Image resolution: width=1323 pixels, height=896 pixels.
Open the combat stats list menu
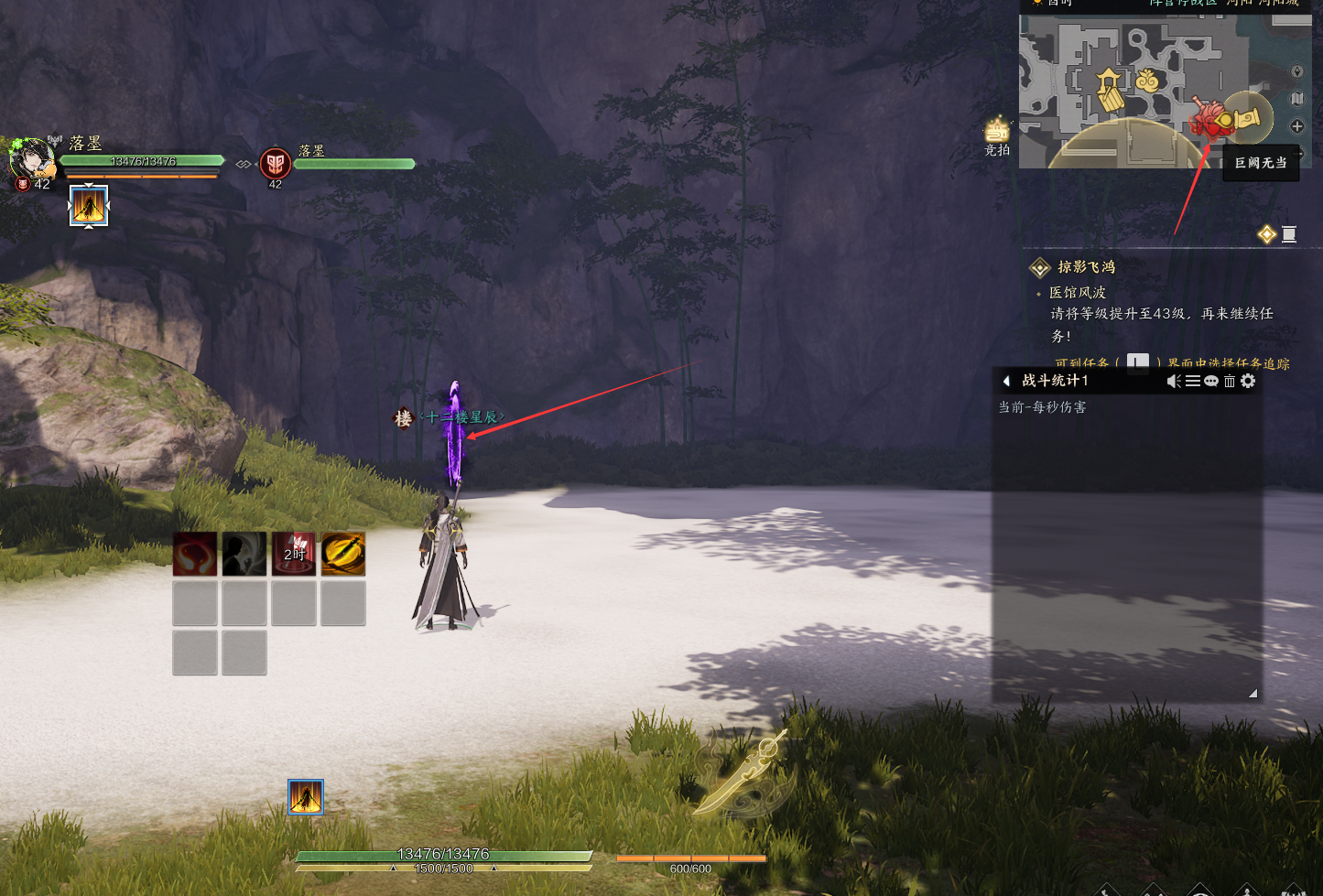tap(1193, 381)
